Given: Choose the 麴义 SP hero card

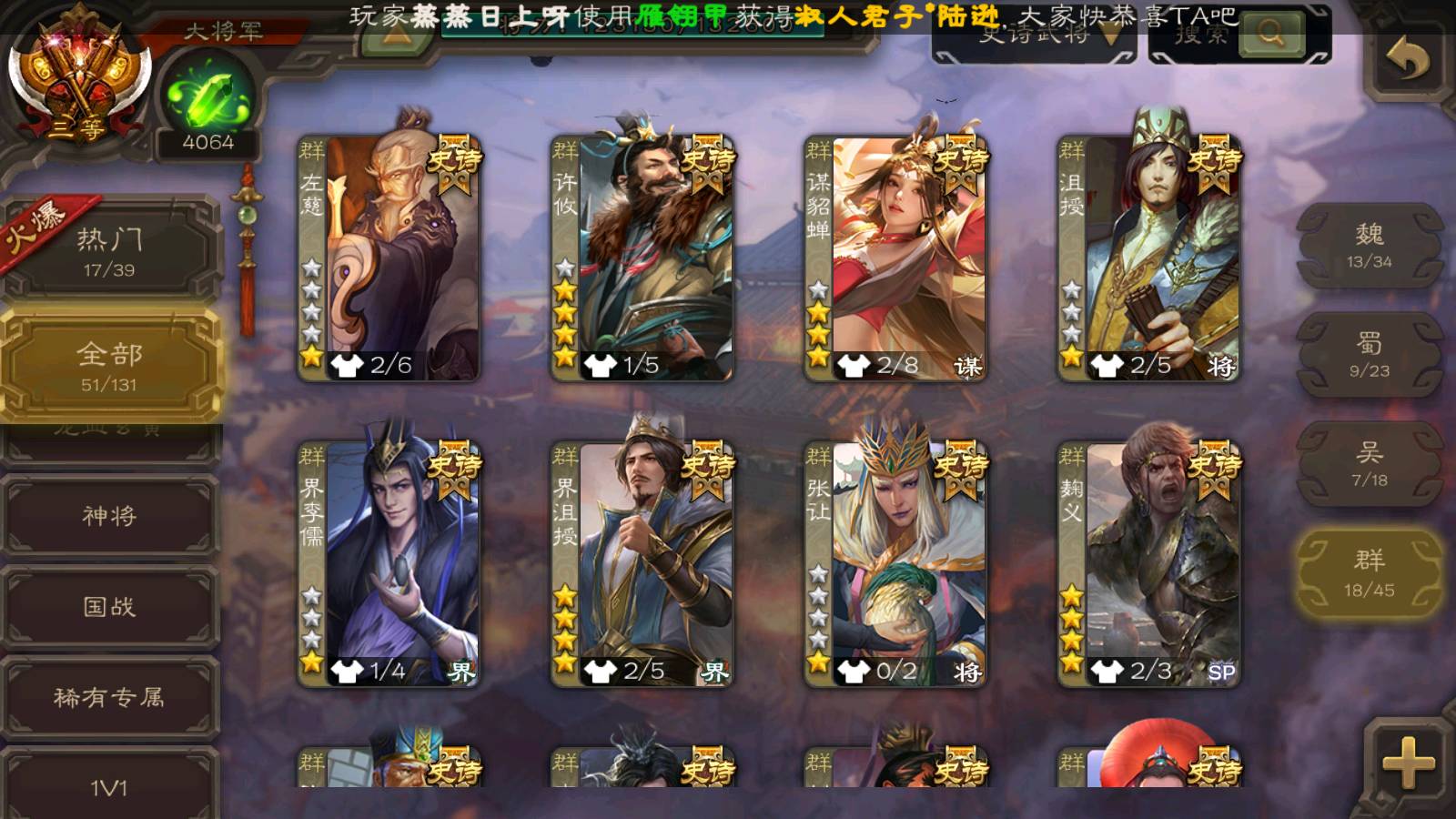Looking at the screenshot, I should click(1148, 562).
